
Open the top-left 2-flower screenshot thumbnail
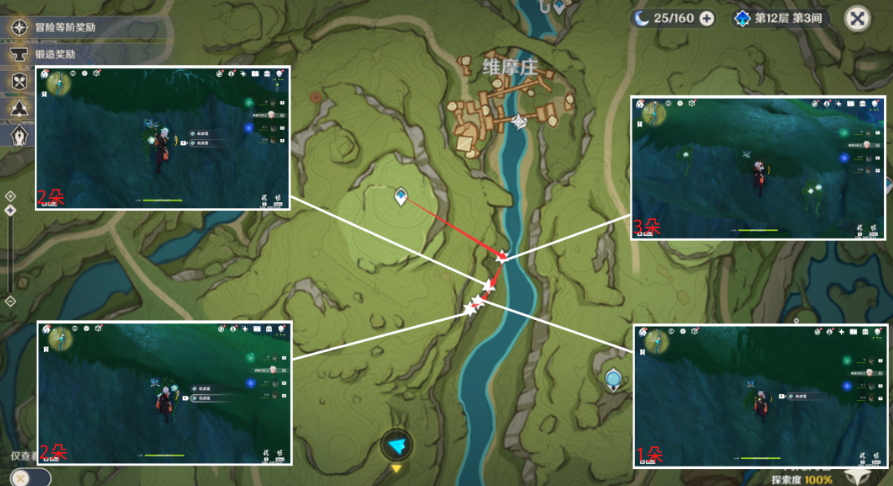click(x=163, y=138)
